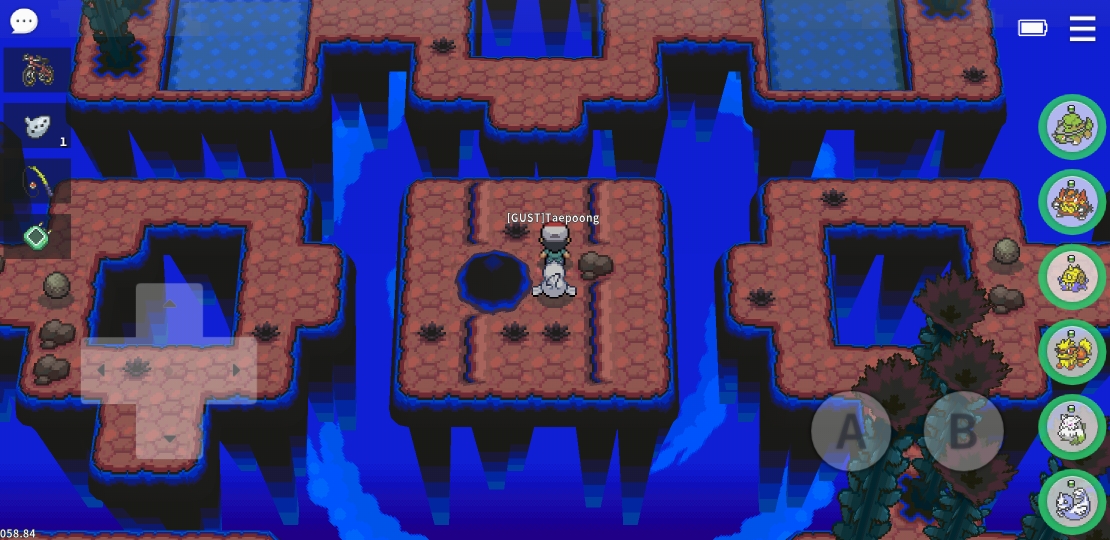Image resolution: width=1110 pixels, height=540 pixels.
Task: Select the red fire Pokémon party icon
Action: point(1072,202)
